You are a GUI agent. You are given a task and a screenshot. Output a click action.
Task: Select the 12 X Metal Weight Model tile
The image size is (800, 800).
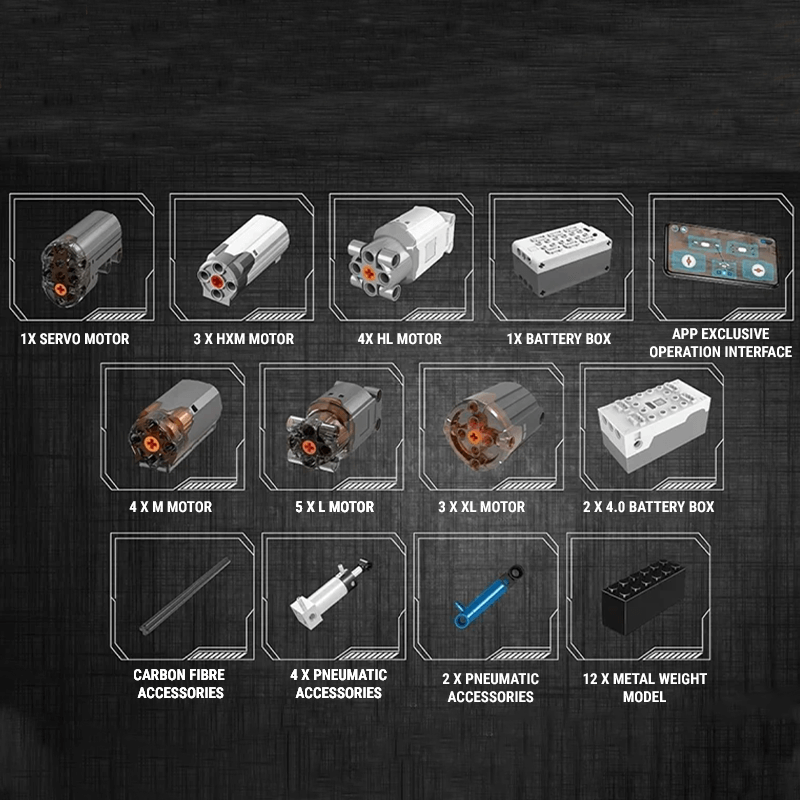(x=638, y=597)
